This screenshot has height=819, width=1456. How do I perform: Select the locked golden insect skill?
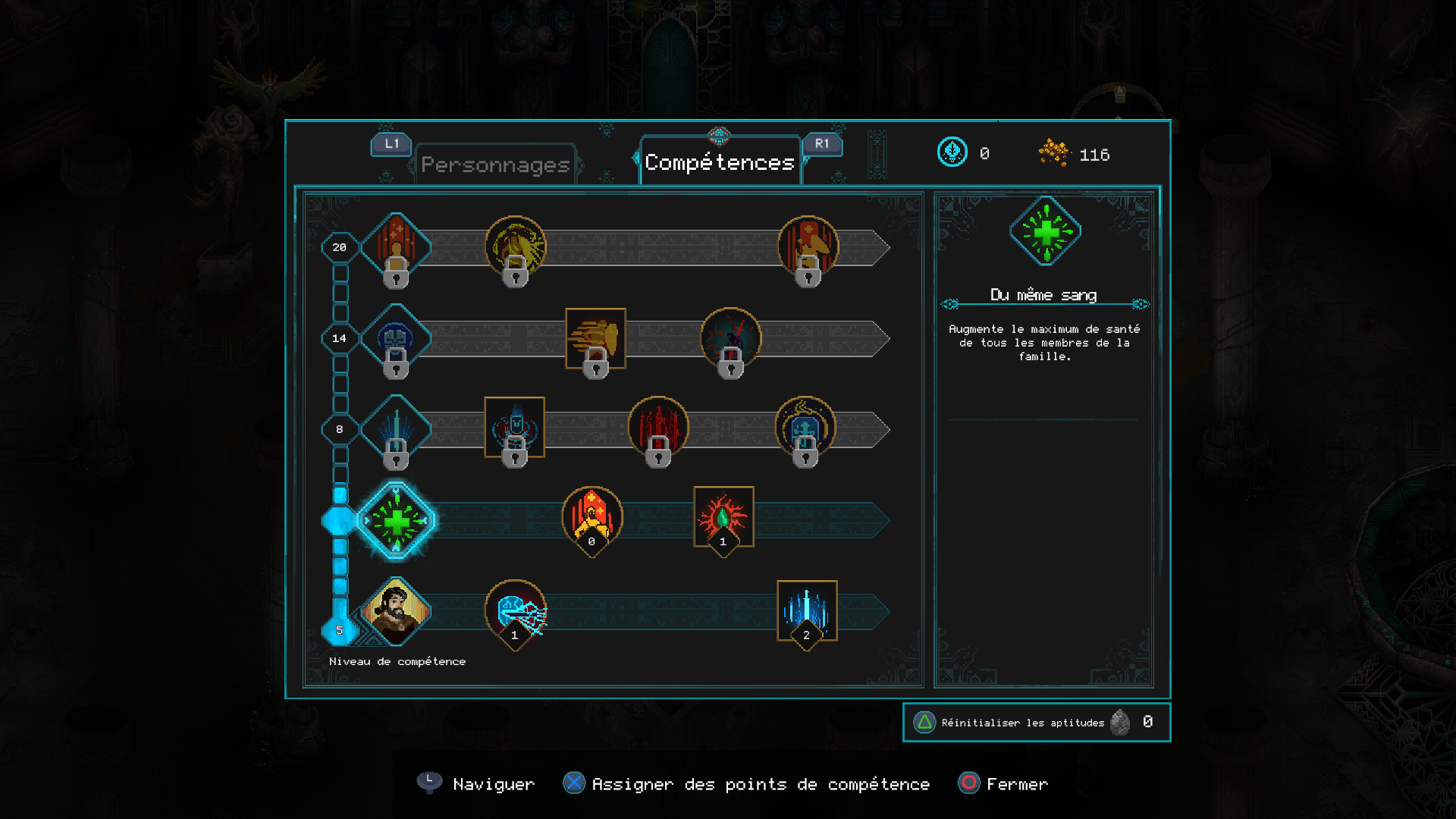click(516, 246)
